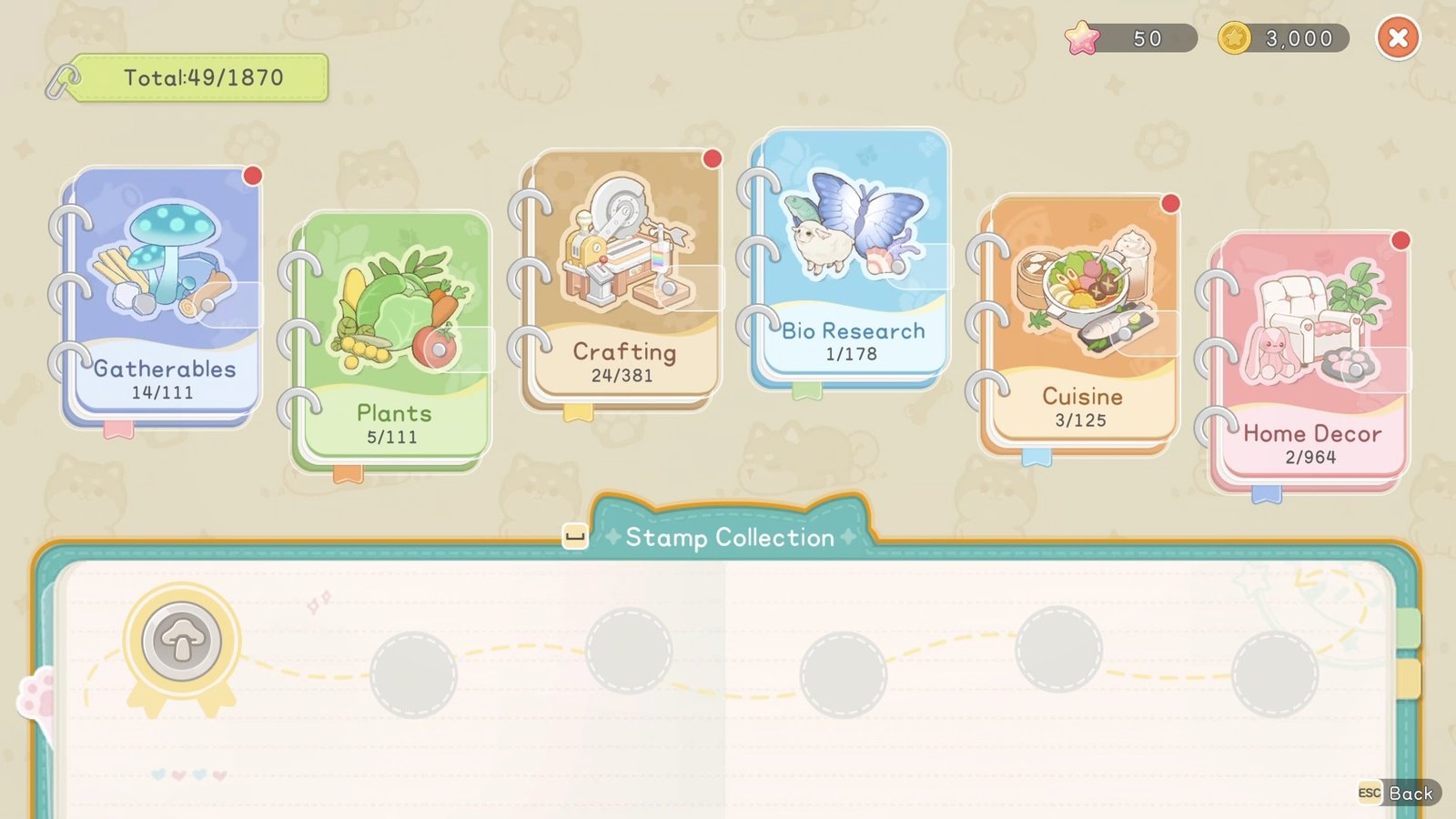Click the Stamp Collection header tab
The image size is (1456, 819).
pyautogui.click(x=730, y=537)
